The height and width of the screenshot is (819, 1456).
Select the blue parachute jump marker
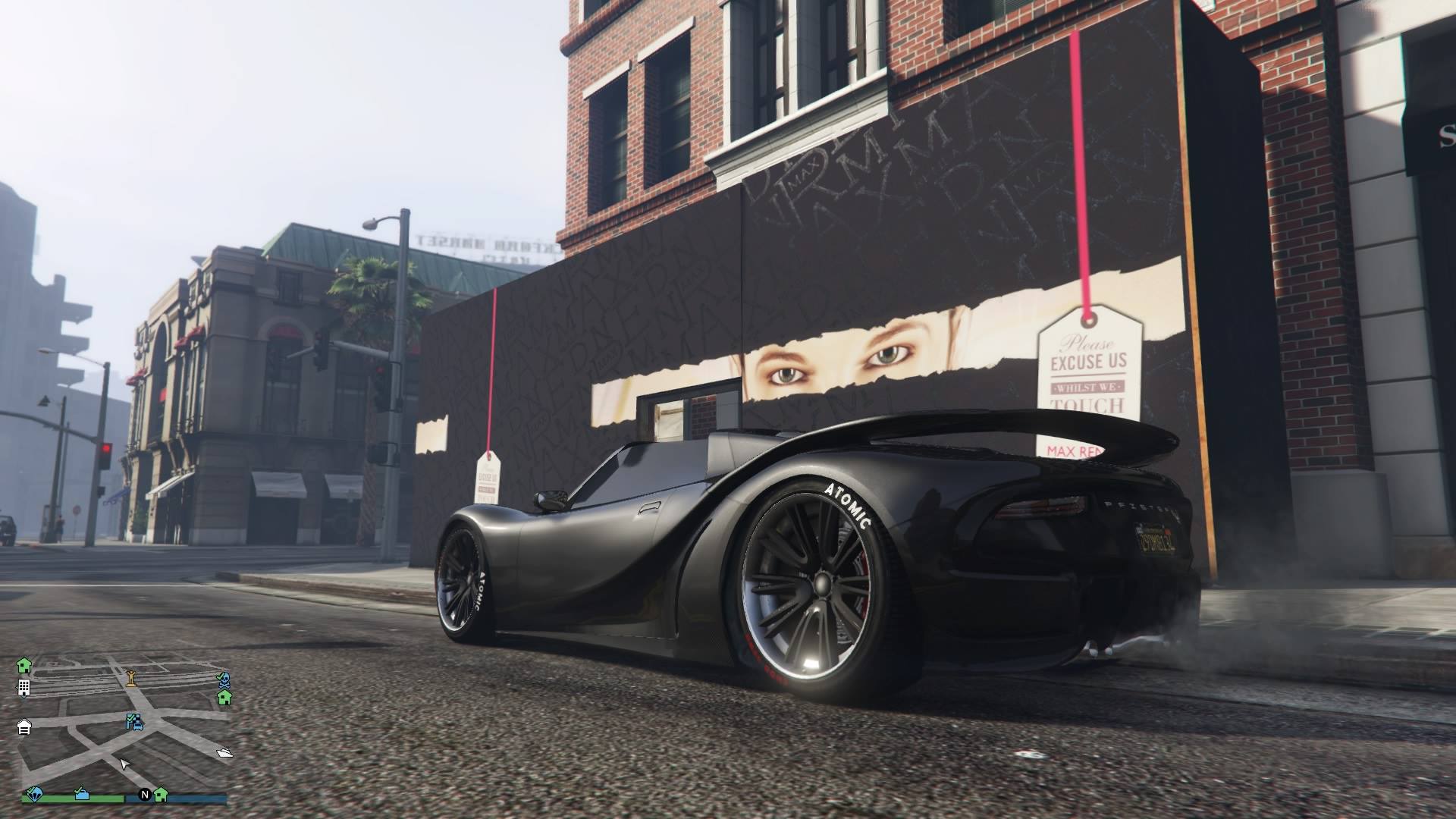(x=33, y=795)
